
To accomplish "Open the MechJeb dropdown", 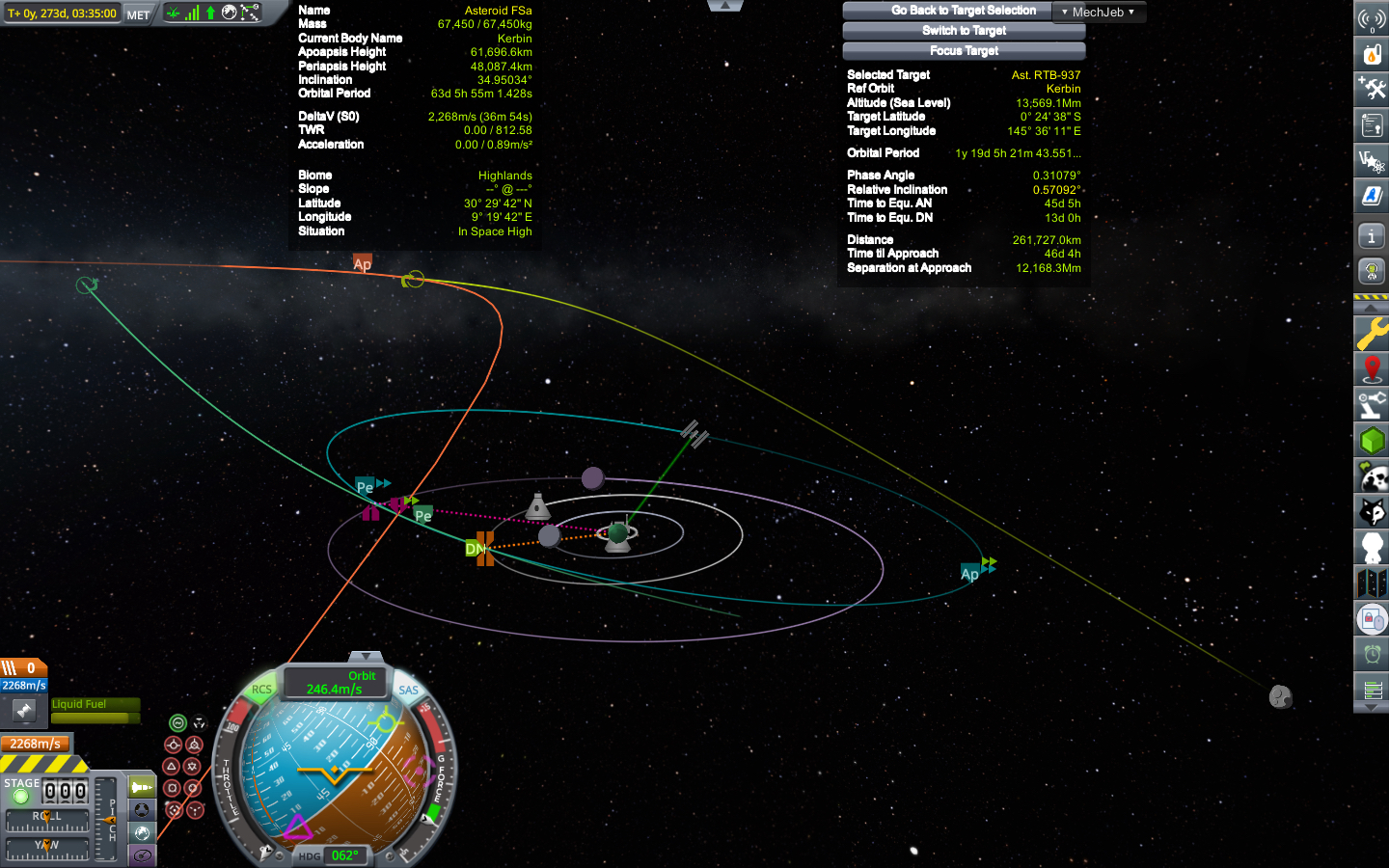I will tap(1098, 13).
